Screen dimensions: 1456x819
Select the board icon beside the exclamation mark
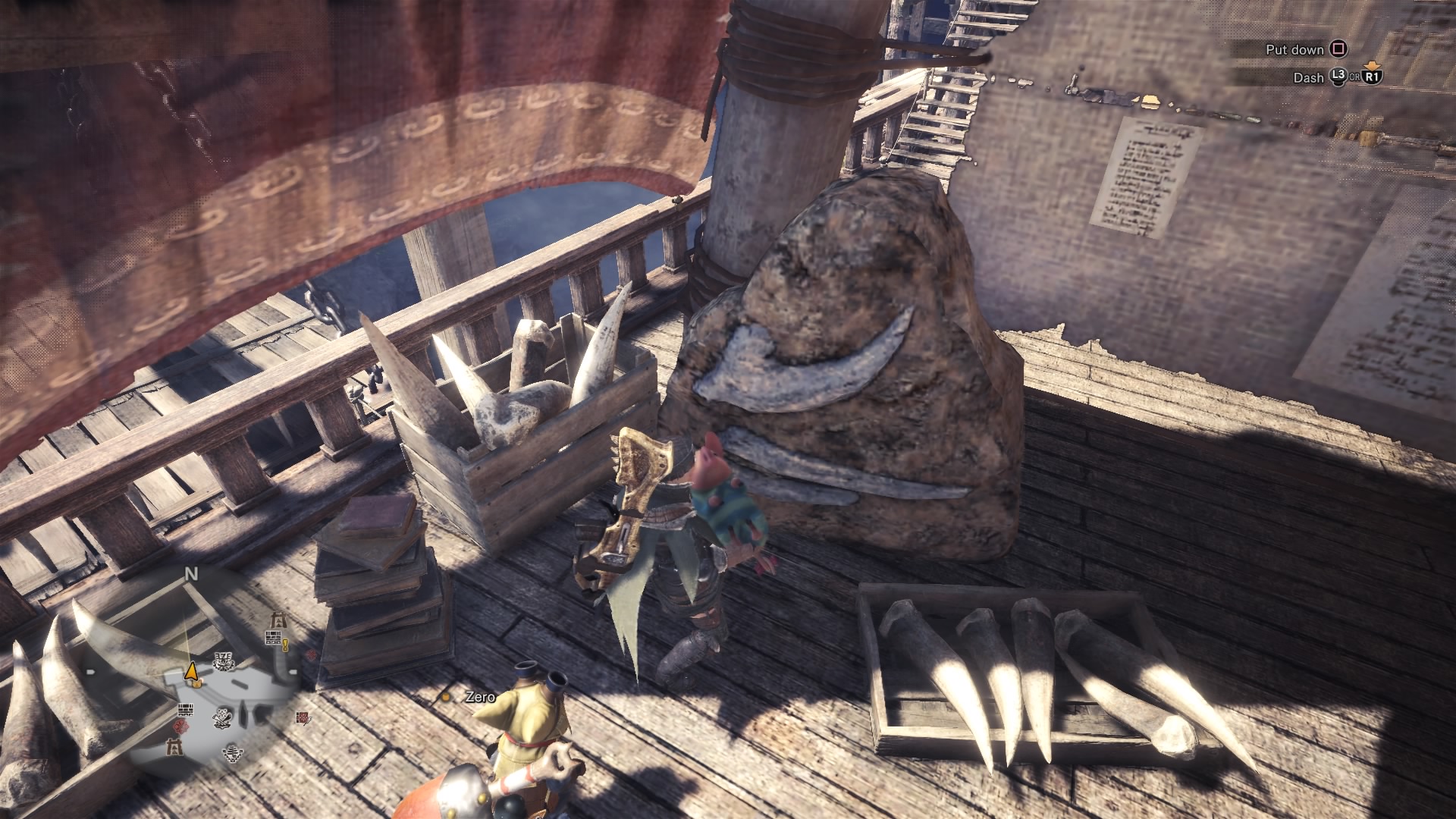click(x=273, y=639)
